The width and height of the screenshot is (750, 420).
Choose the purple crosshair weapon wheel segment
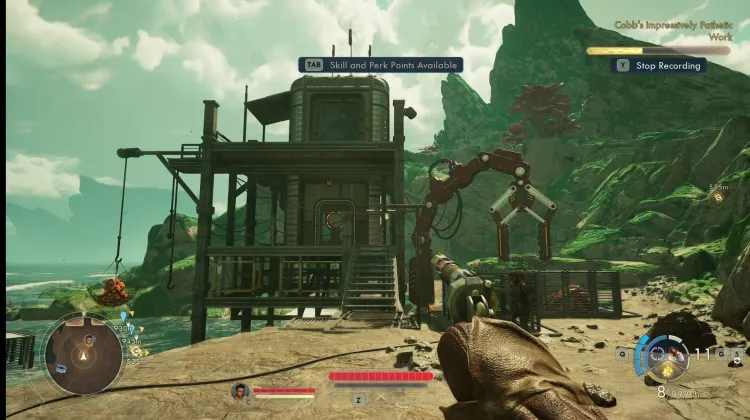tap(657, 352)
